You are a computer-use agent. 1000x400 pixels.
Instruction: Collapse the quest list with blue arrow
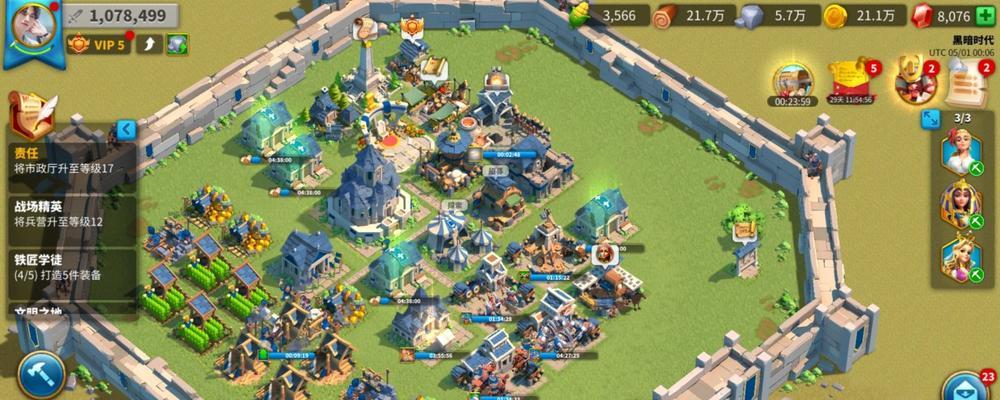click(126, 130)
